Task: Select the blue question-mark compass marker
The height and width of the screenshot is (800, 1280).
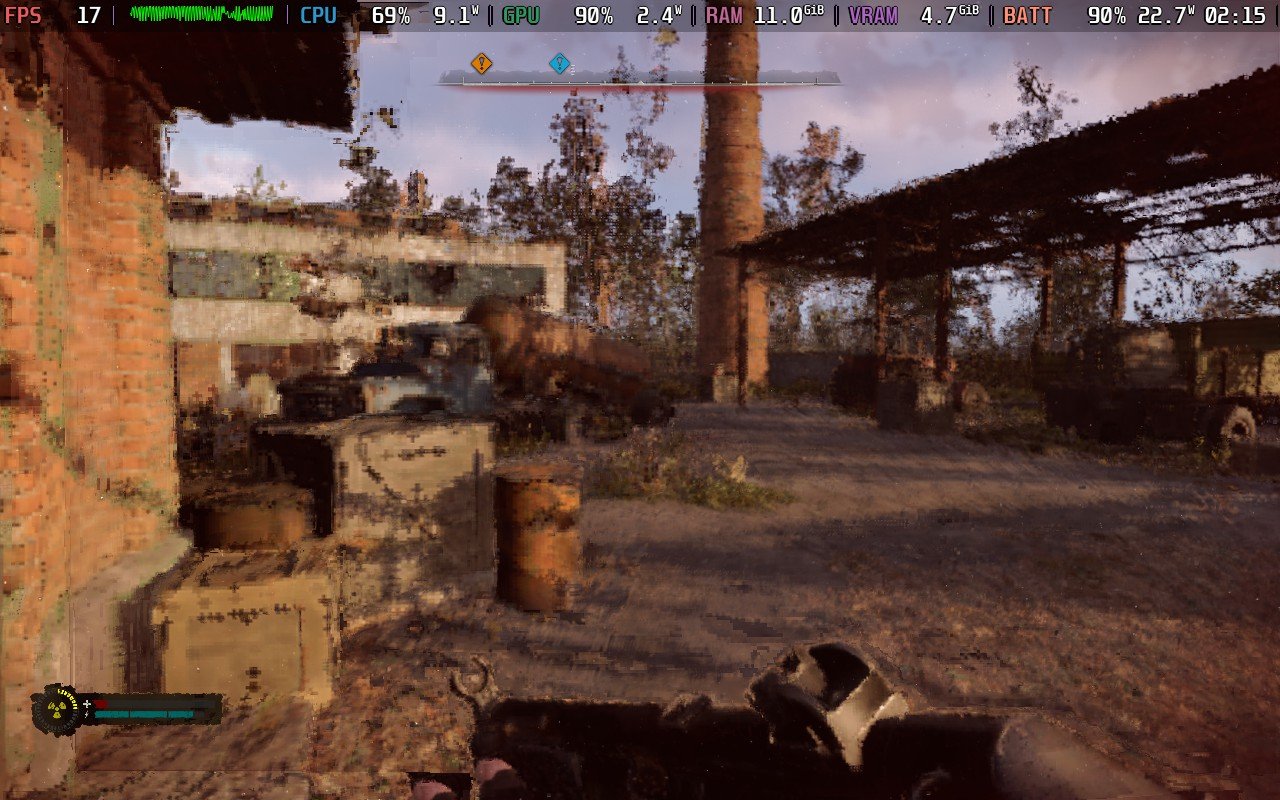Action: pos(559,64)
